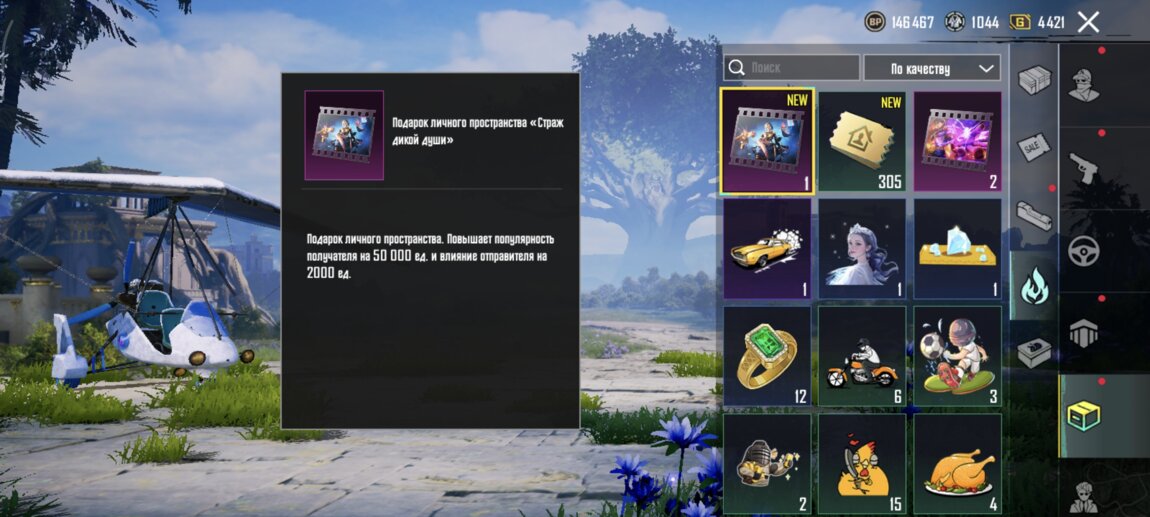
Task: Choose the purple film gift with count 2
Action: (x=957, y=141)
